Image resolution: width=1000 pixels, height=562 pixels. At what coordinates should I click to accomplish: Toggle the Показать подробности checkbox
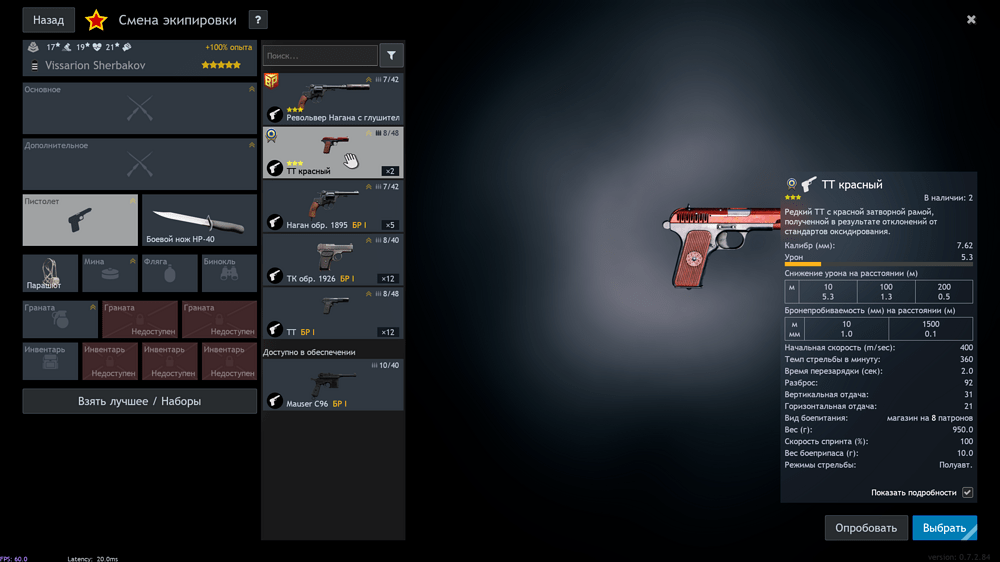click(967, 492)
